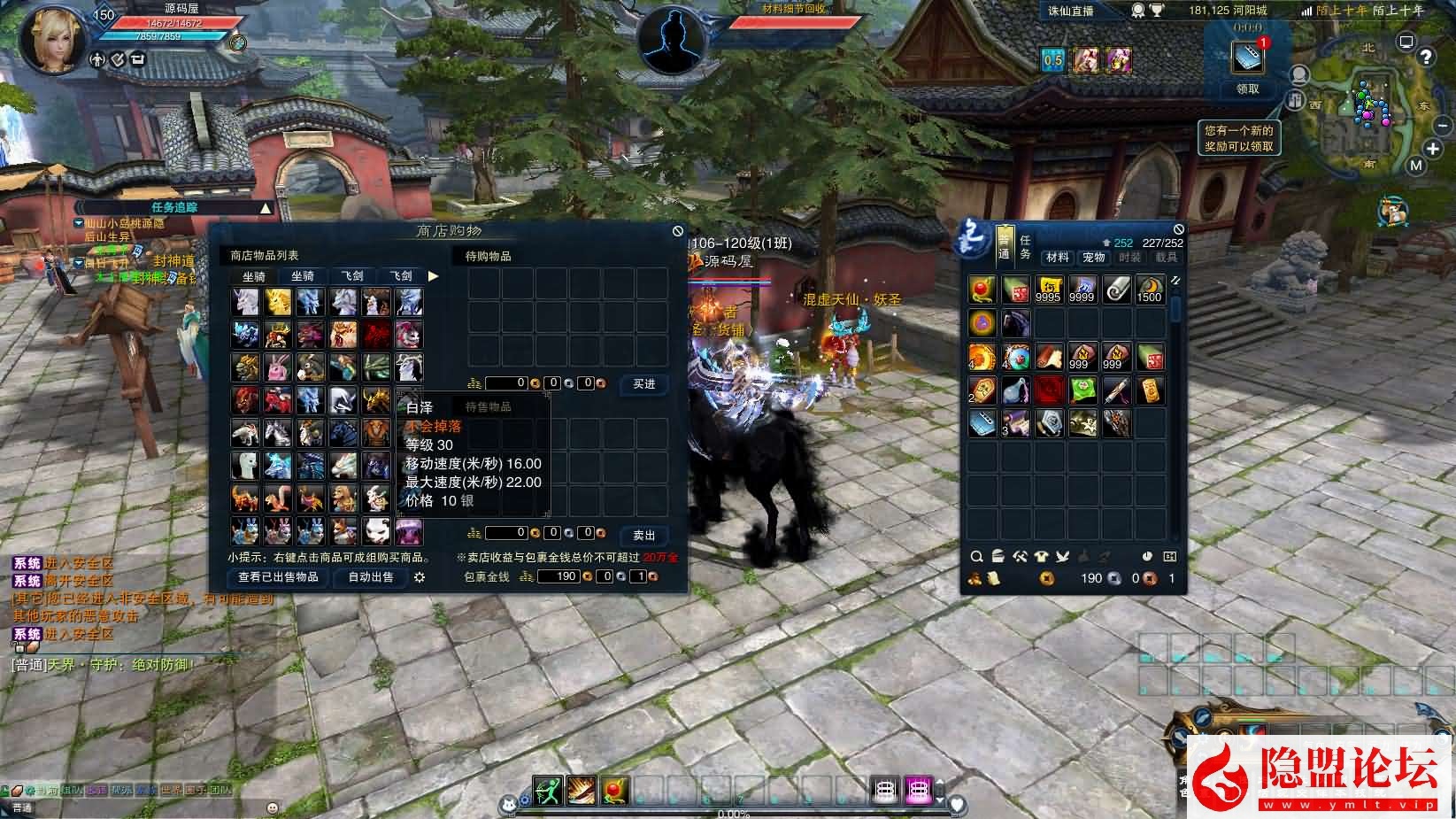Switch to the 宠物 pet bag tab
1456x819 pixels.
[x=1093, y=258]
